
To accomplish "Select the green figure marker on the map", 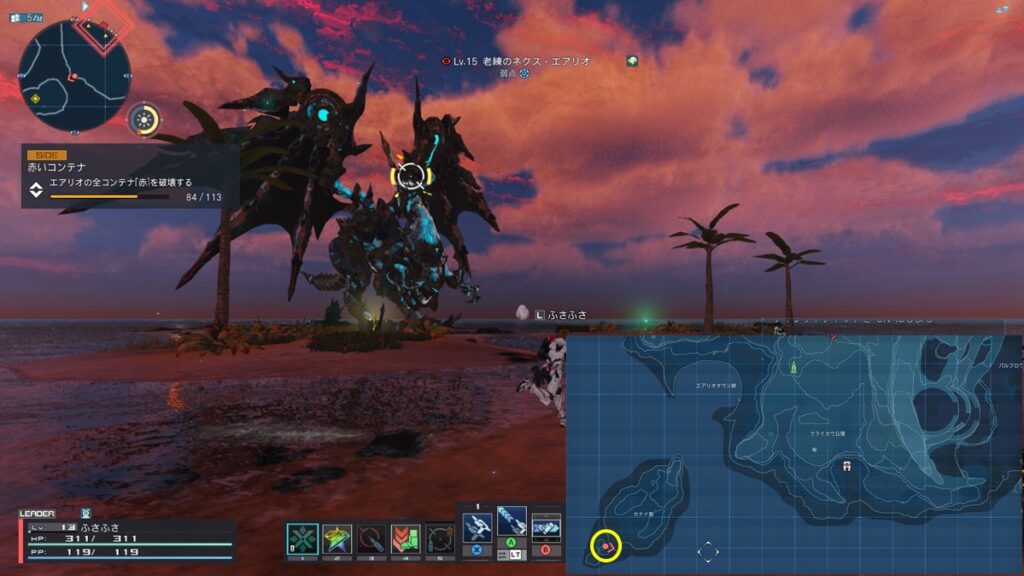I will click(x=794, y=368).
